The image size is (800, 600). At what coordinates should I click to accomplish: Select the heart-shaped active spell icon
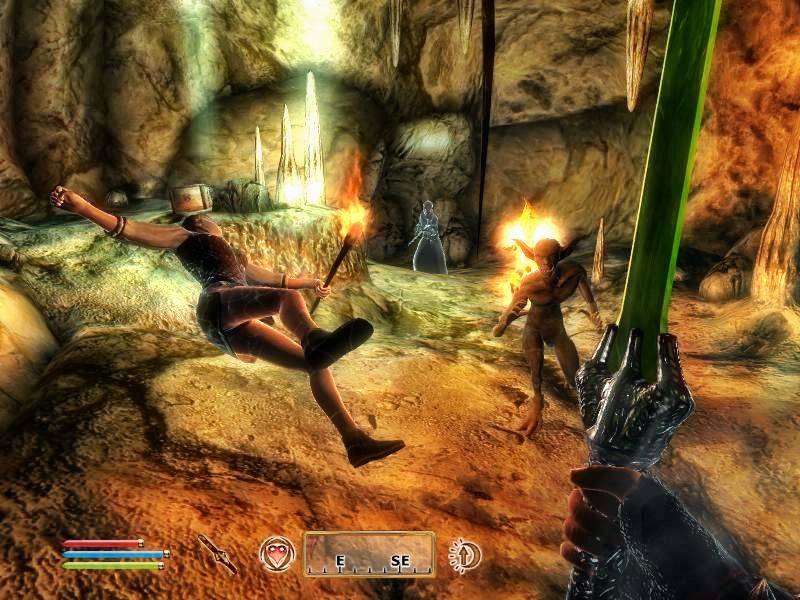coord(277,553)
